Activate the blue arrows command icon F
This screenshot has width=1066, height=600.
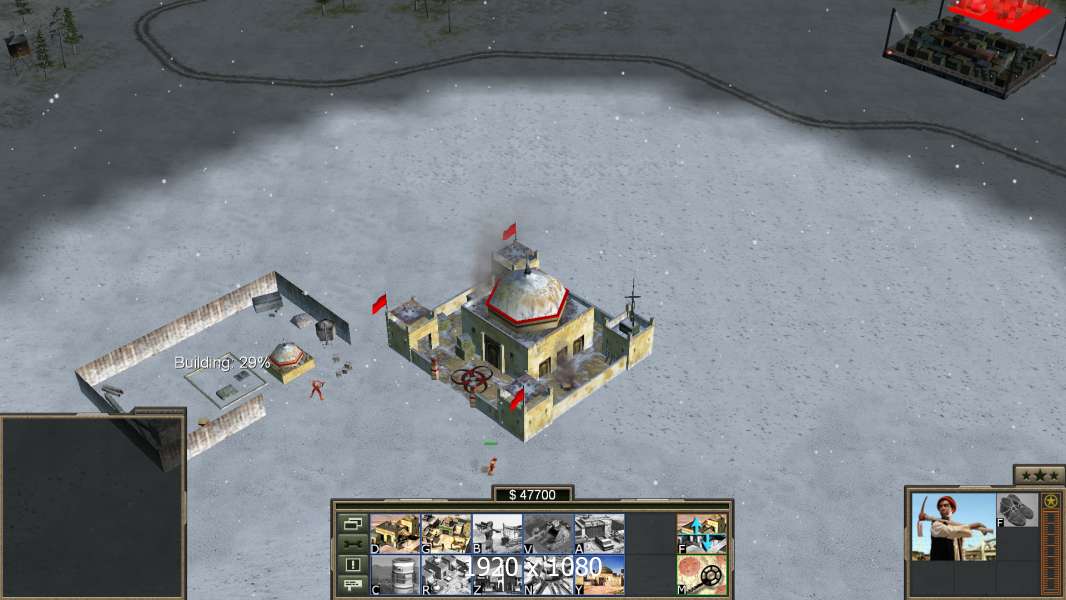click(x=702, y=533)
